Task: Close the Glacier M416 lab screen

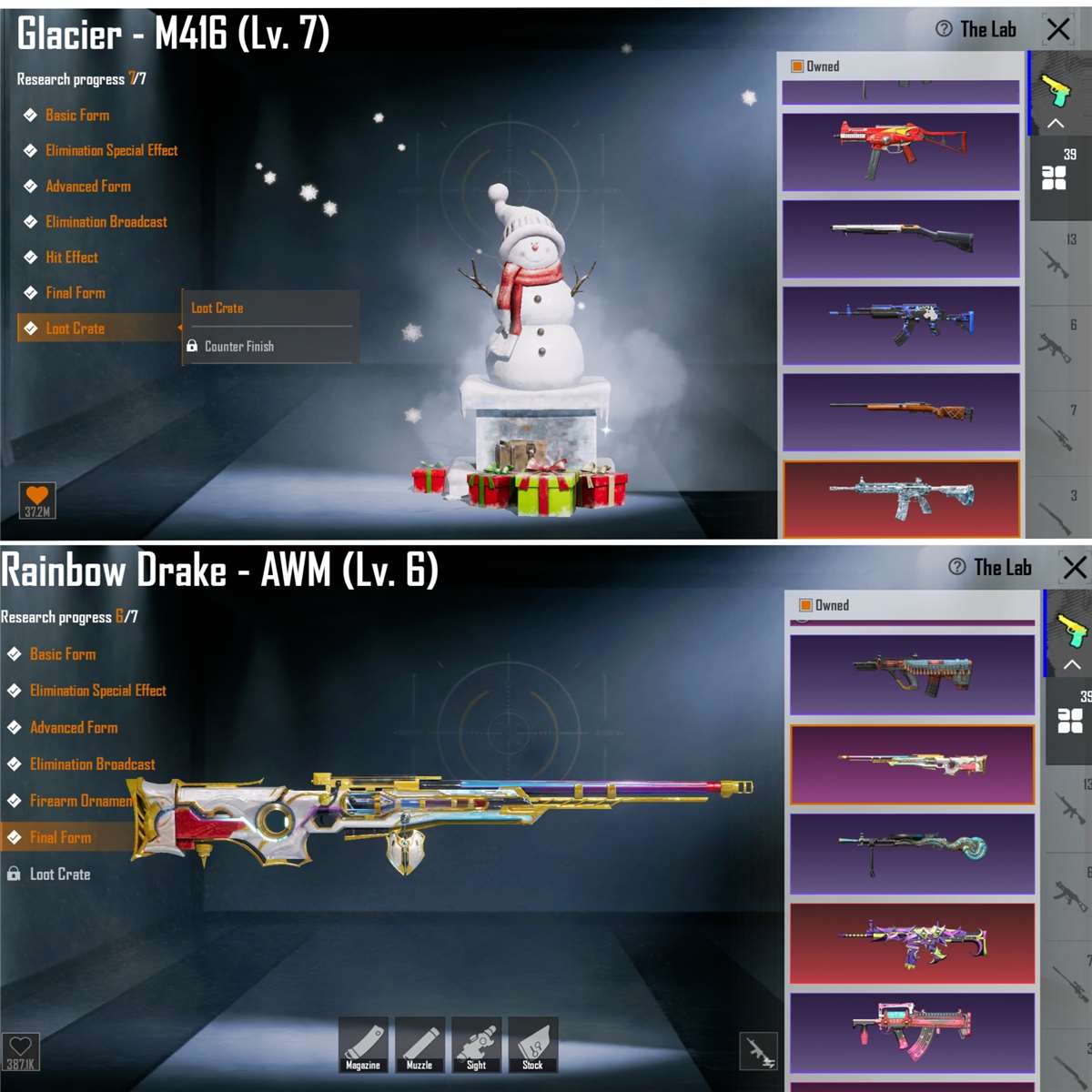Action: pos(1058,29)
